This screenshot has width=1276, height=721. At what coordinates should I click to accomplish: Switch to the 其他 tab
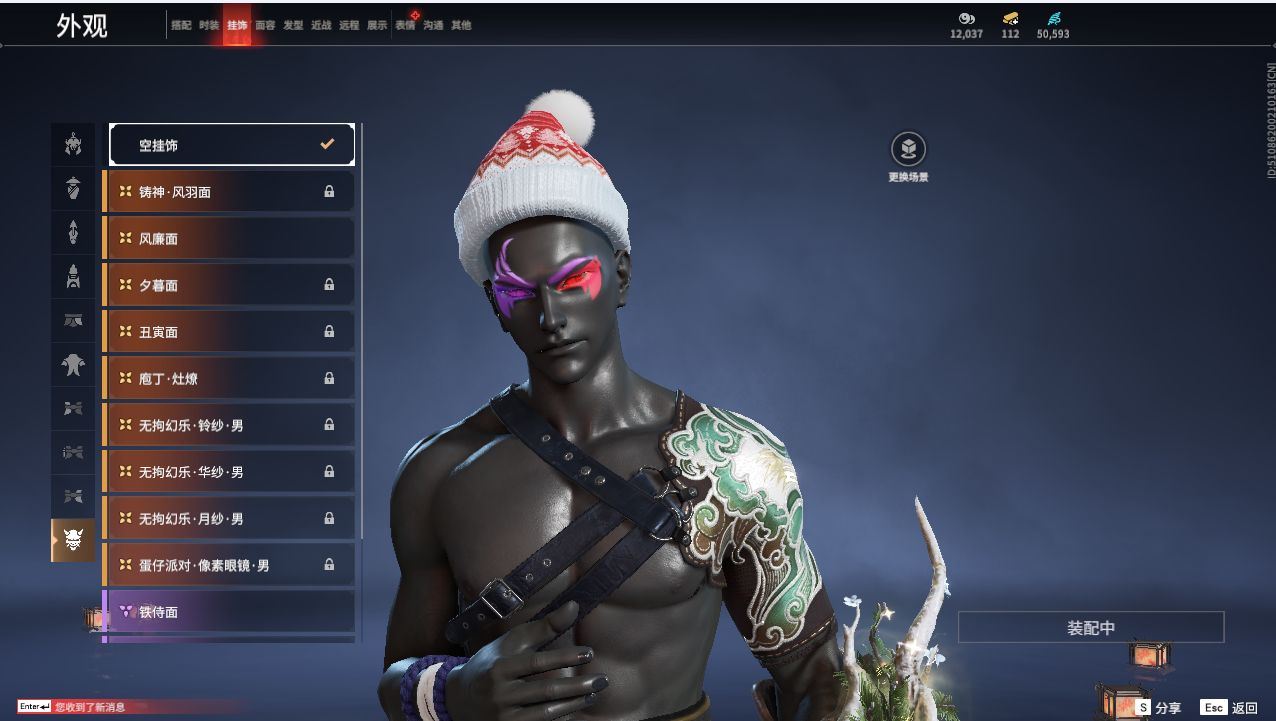[461, 26]
